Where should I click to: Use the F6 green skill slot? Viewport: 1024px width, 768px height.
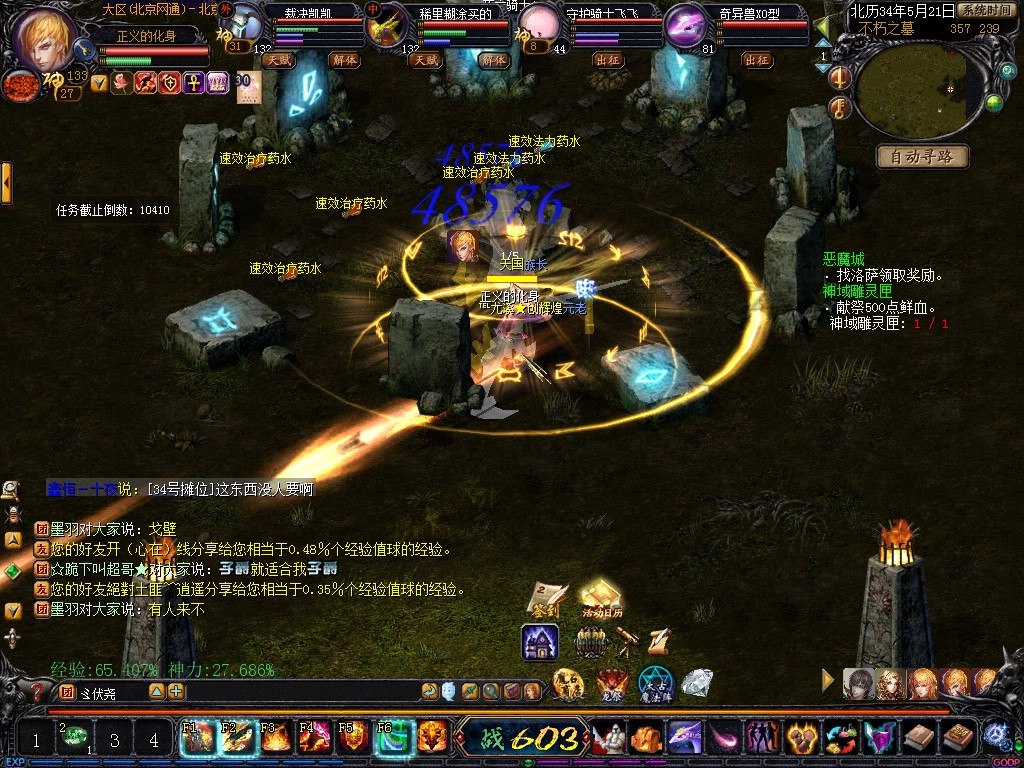(393, 738)
